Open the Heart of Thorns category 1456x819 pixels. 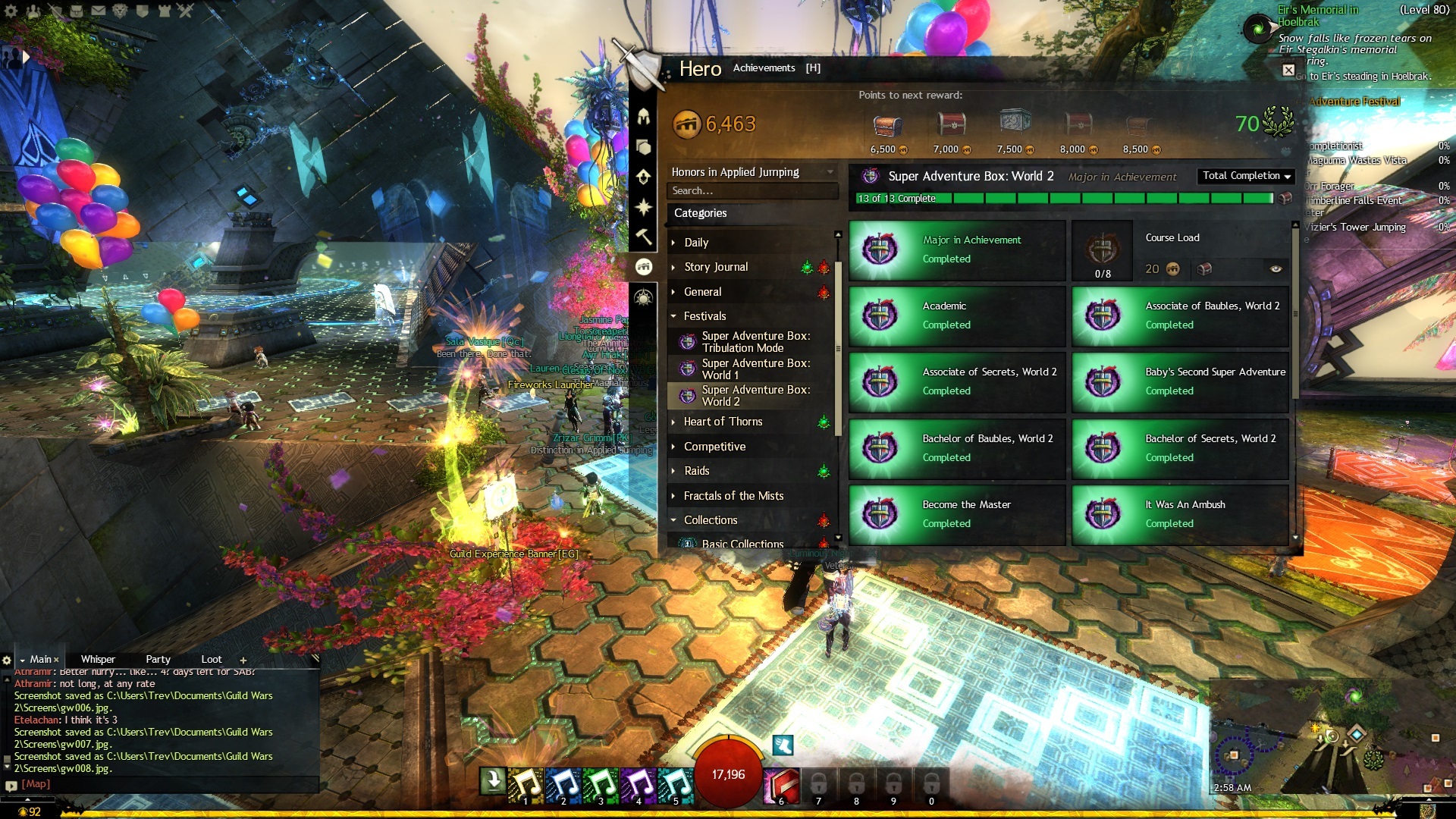723,422
